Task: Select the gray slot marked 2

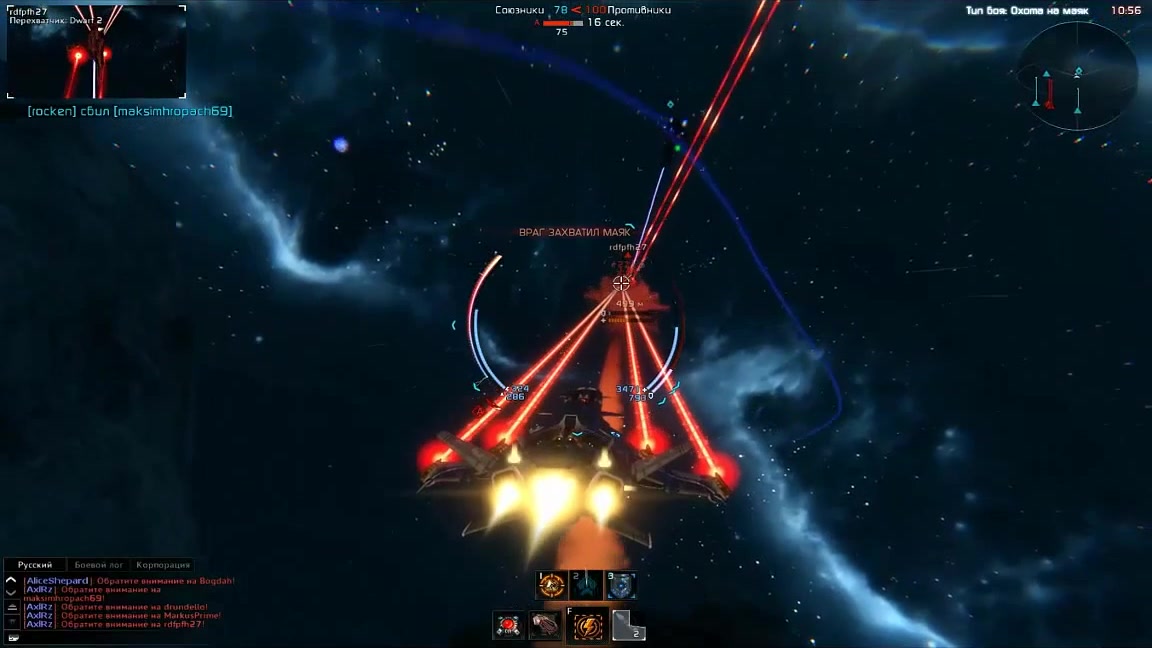Action: click(628, 626)
